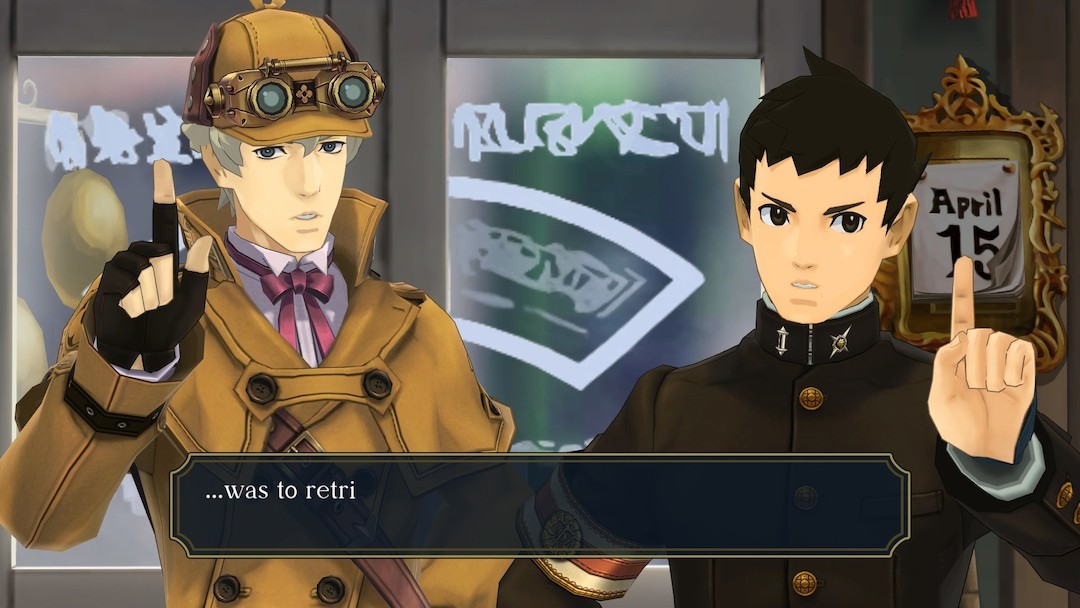The width and height of the screenshot is (1080, 608).
Task: Advance the "...was to retri" dialogue box
Action: tap(539, 505)
